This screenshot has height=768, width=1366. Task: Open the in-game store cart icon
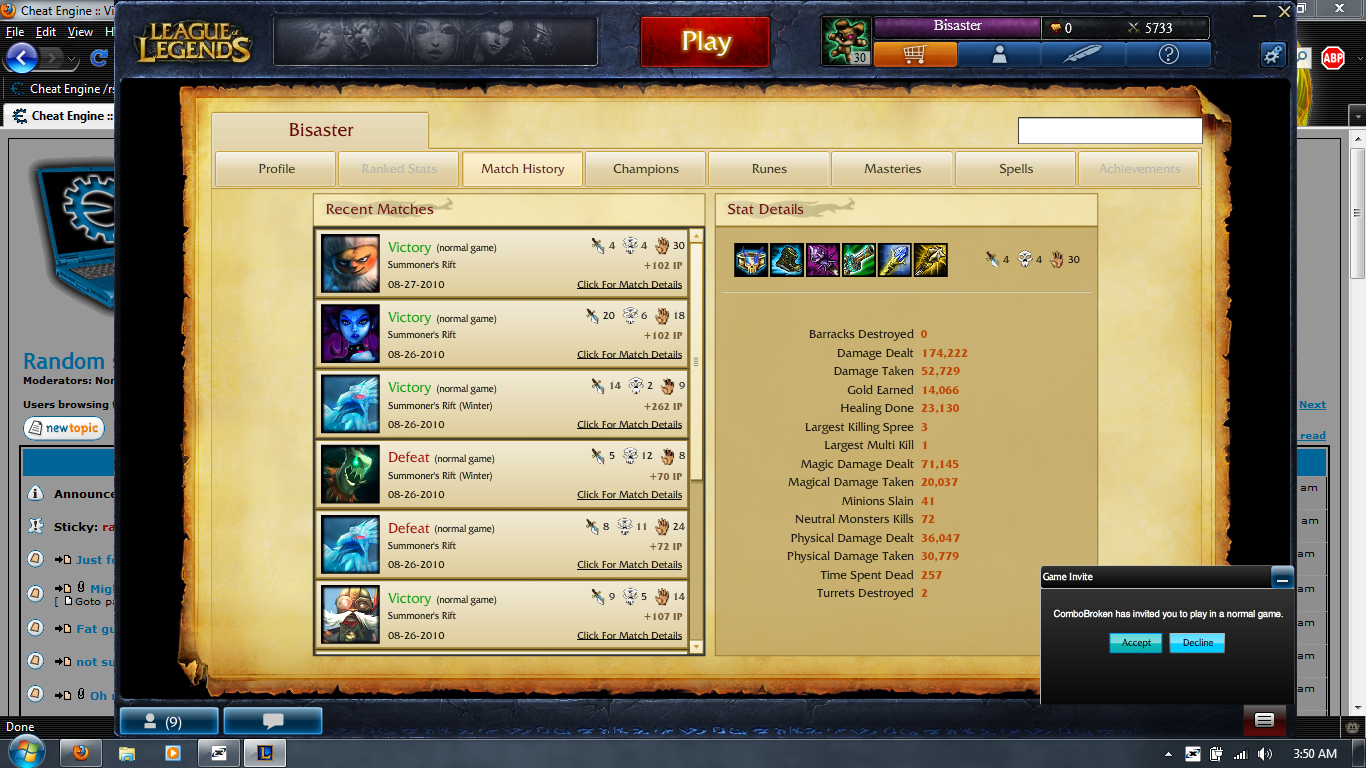pos(915,55)
